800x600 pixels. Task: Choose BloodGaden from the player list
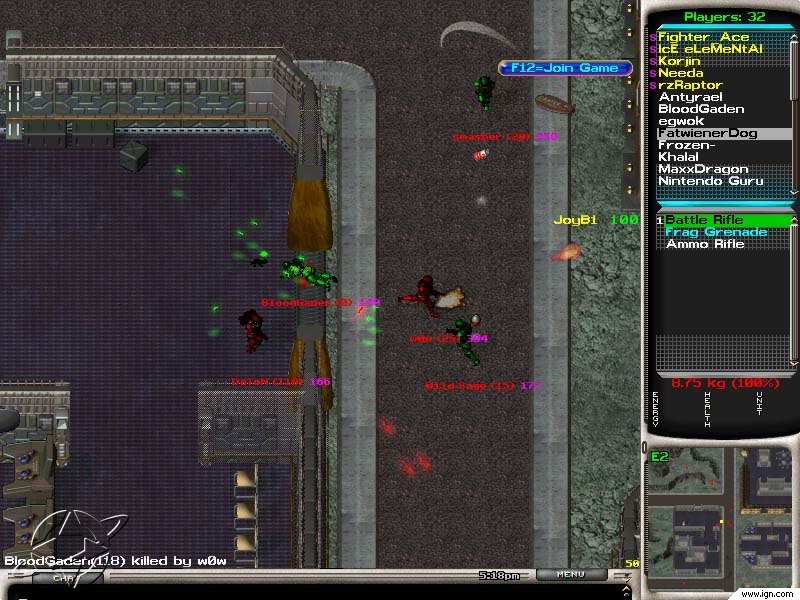click(x=701, y=109)
